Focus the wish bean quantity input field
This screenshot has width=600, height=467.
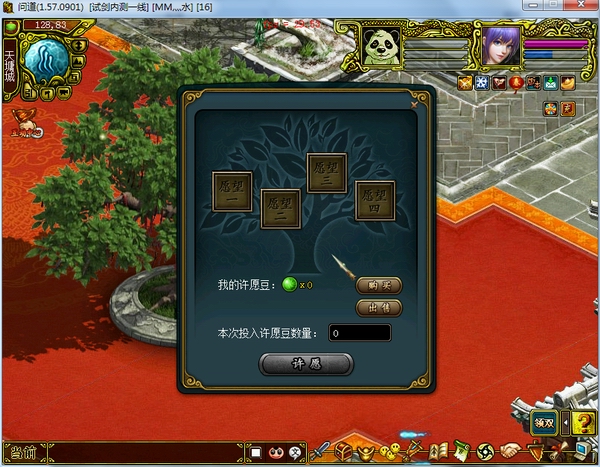coord(359,333)
